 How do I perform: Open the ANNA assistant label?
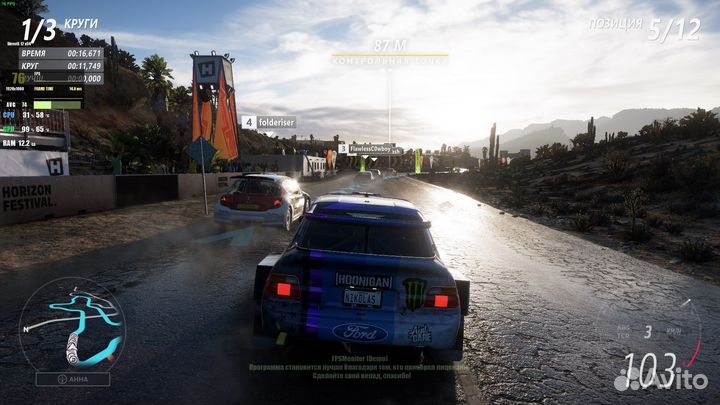click(72, 379)
